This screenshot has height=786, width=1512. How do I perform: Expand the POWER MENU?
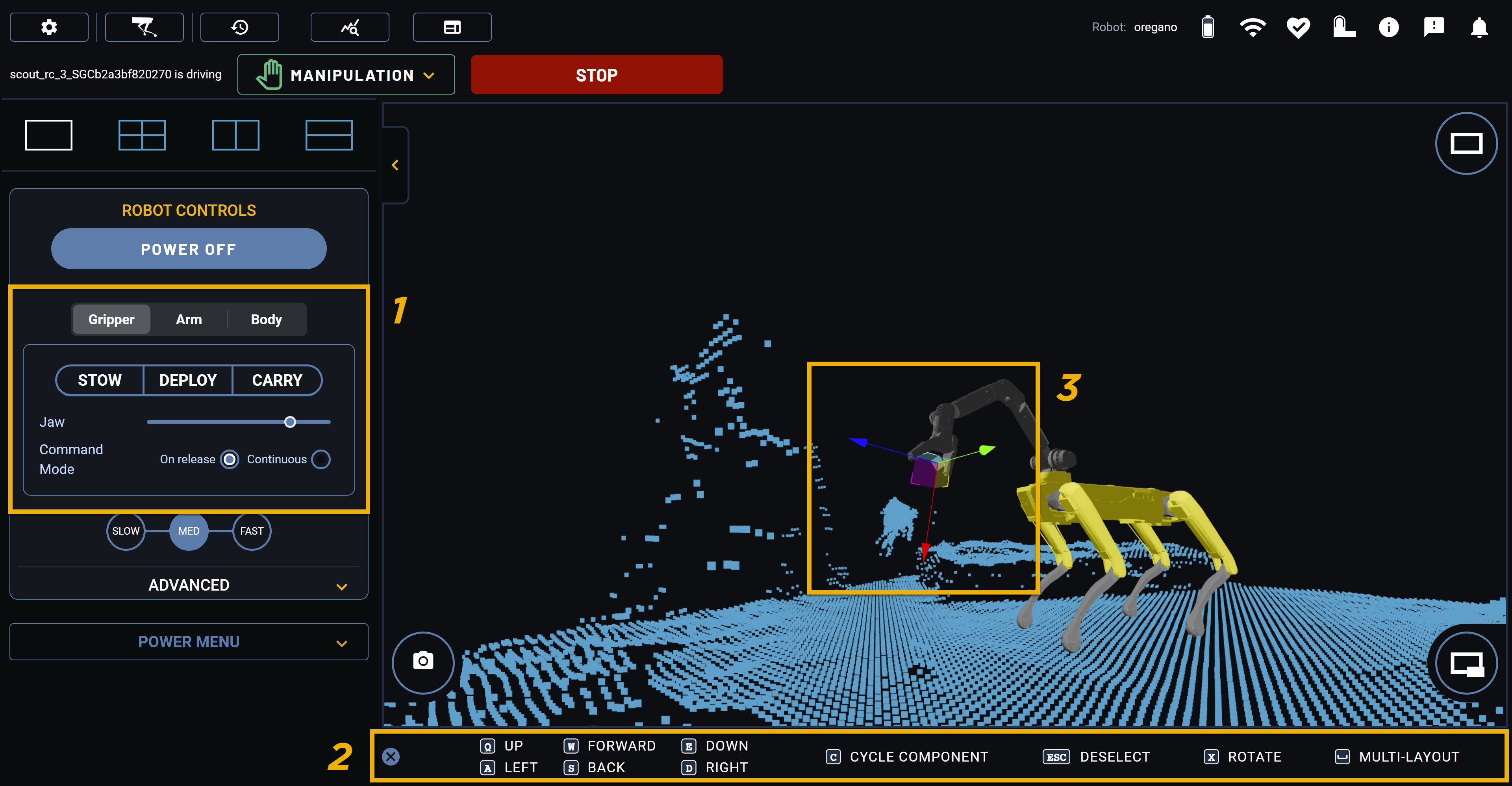tap(189, 641)
